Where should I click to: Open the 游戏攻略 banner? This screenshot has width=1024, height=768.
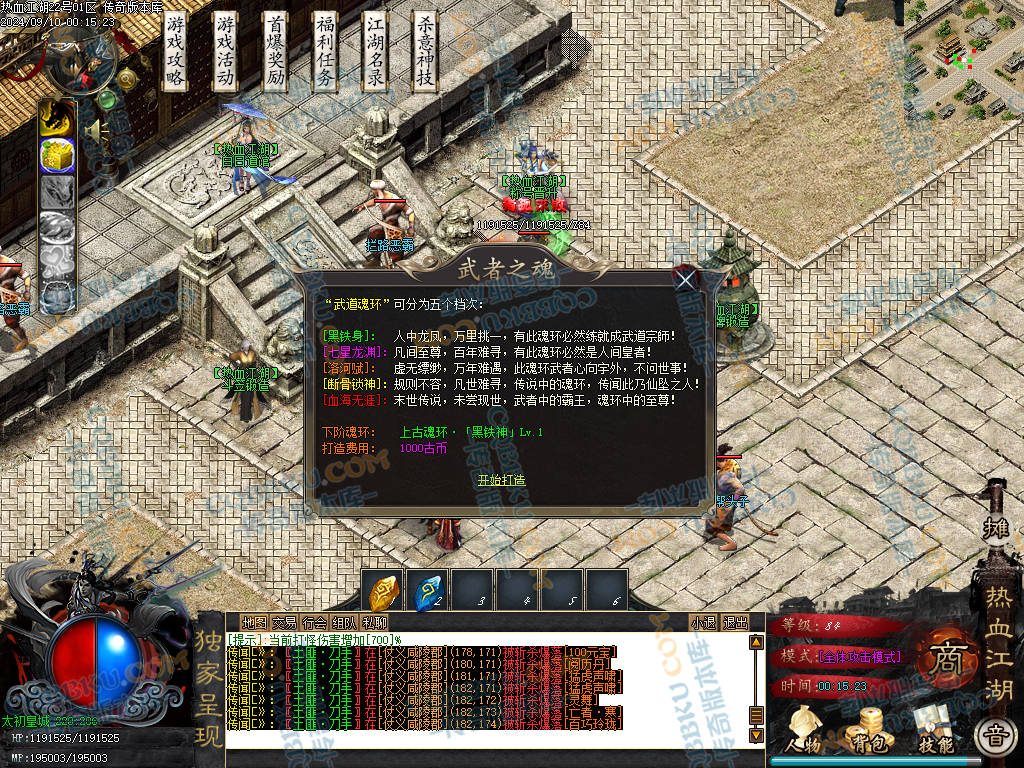click(x=176, y=52)
